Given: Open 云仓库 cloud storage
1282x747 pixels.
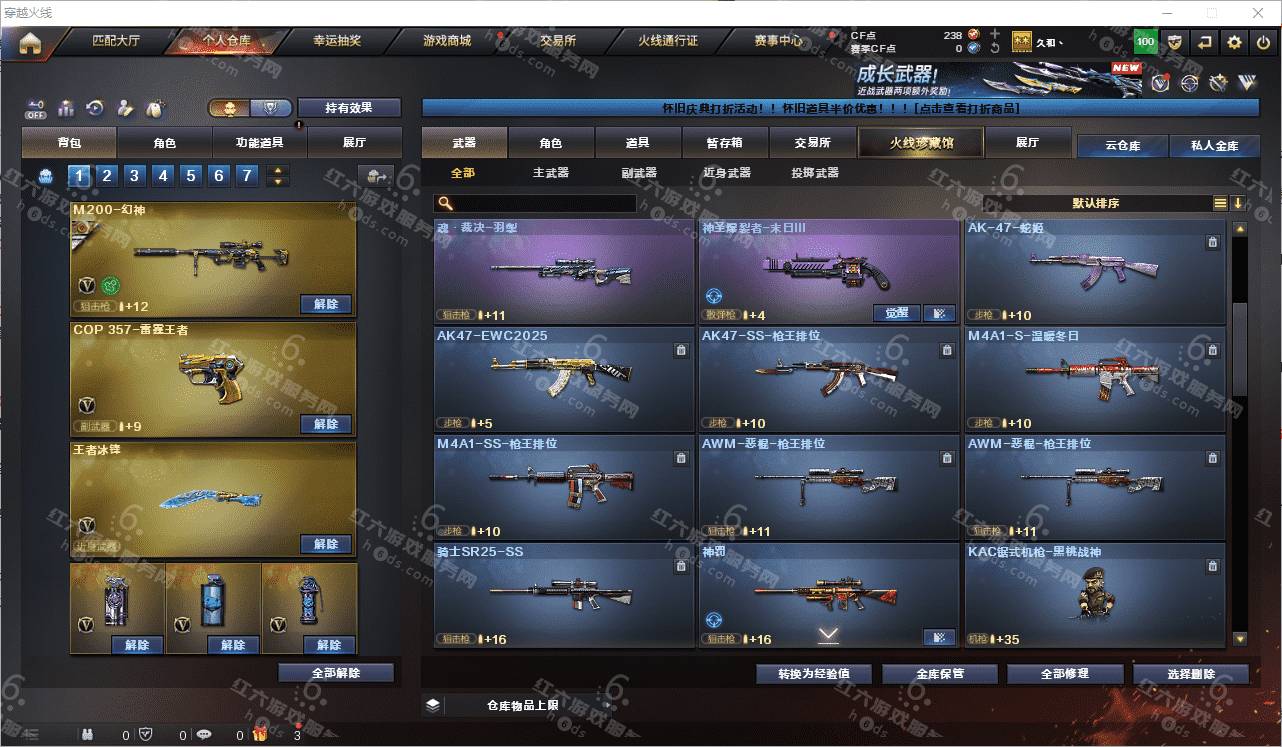Looking at the screenshot, I should point(1122,146).
